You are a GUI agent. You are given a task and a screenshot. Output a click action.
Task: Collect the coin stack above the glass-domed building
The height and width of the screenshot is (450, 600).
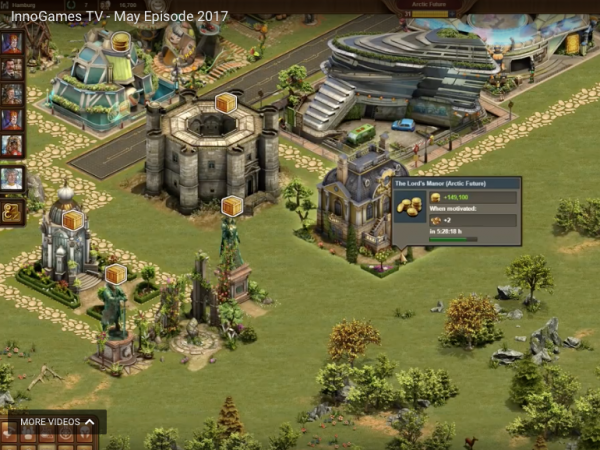(x=120, y=42)
